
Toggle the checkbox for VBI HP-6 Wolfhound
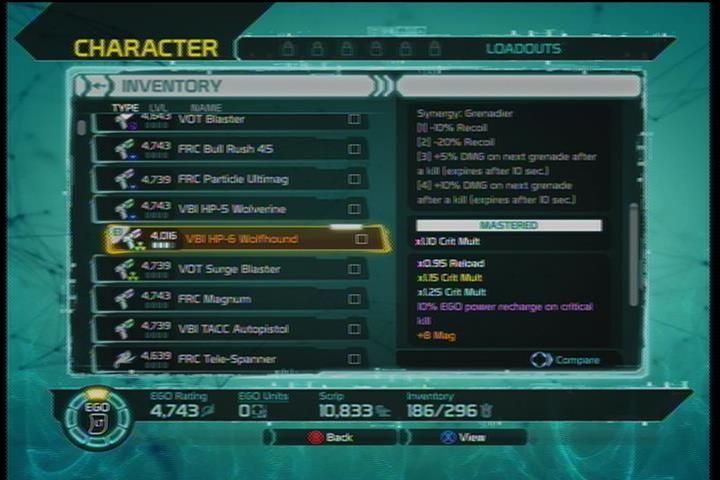point(361,239)
